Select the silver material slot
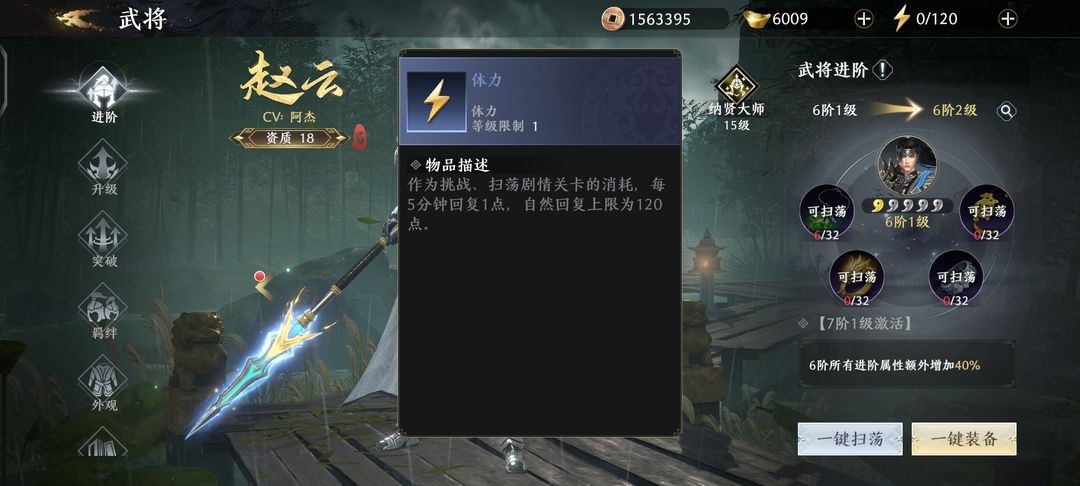This screenshot has height=486, width=1080. point(956,277)
